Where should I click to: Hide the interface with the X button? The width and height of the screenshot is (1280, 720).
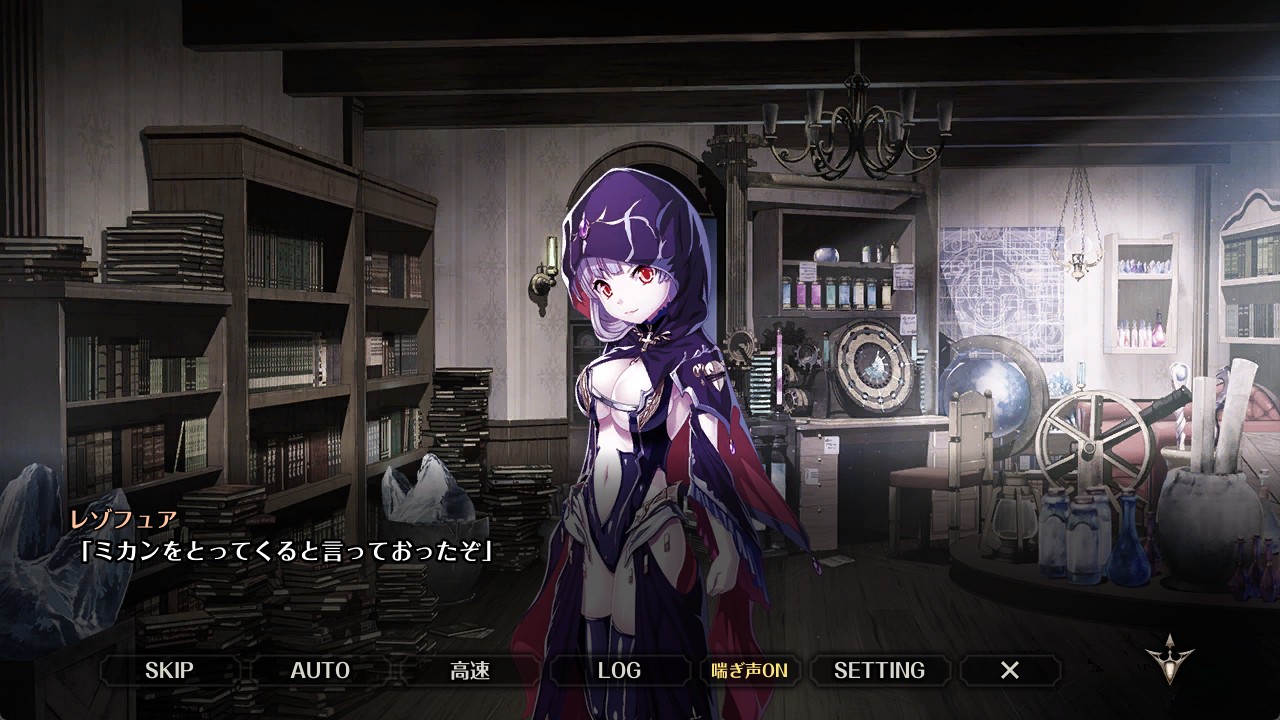coord(1010,670)
